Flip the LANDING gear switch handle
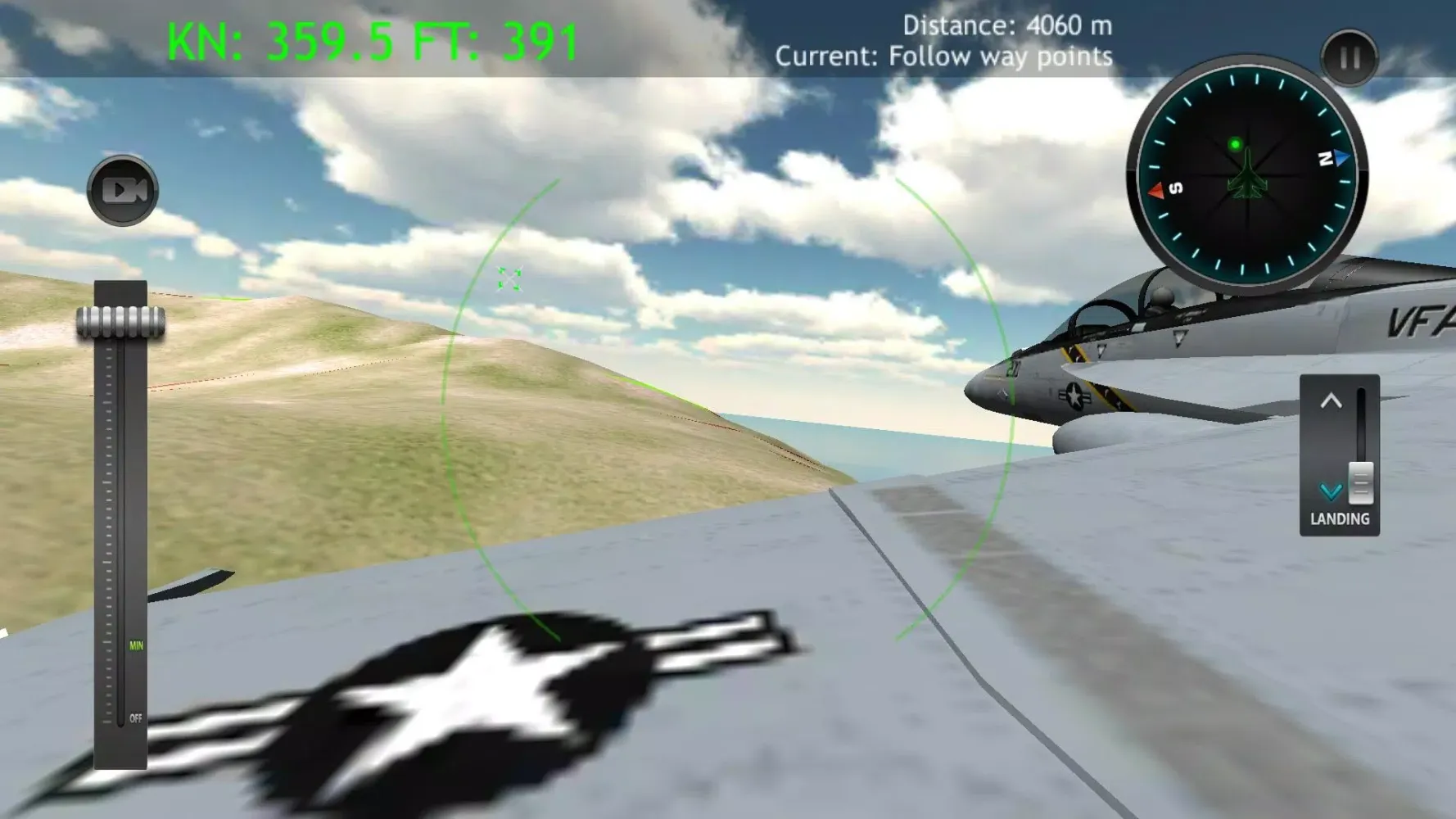This screenshot has width=1456, height=819. [1360, 483]
